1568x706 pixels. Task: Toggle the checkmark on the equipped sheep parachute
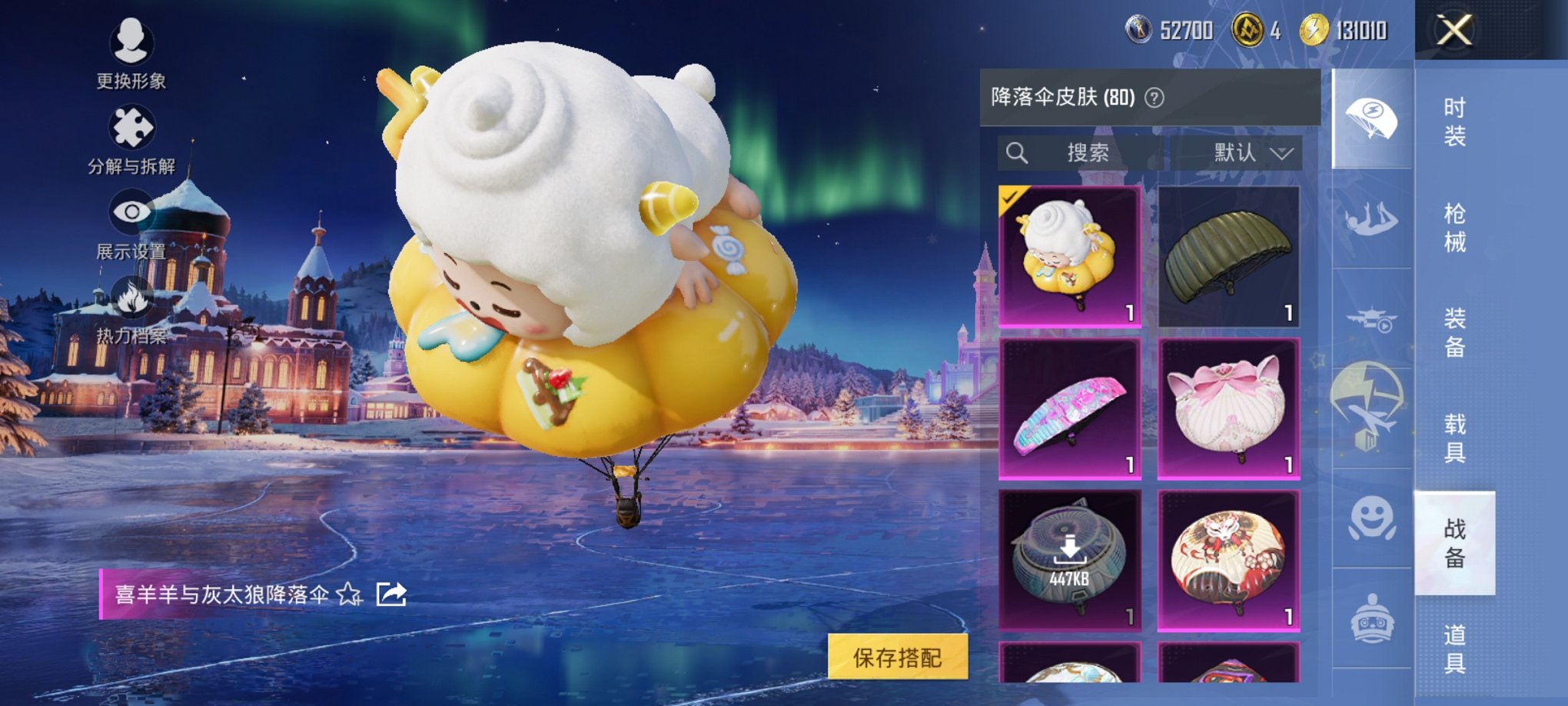[x=1009, y=195]
